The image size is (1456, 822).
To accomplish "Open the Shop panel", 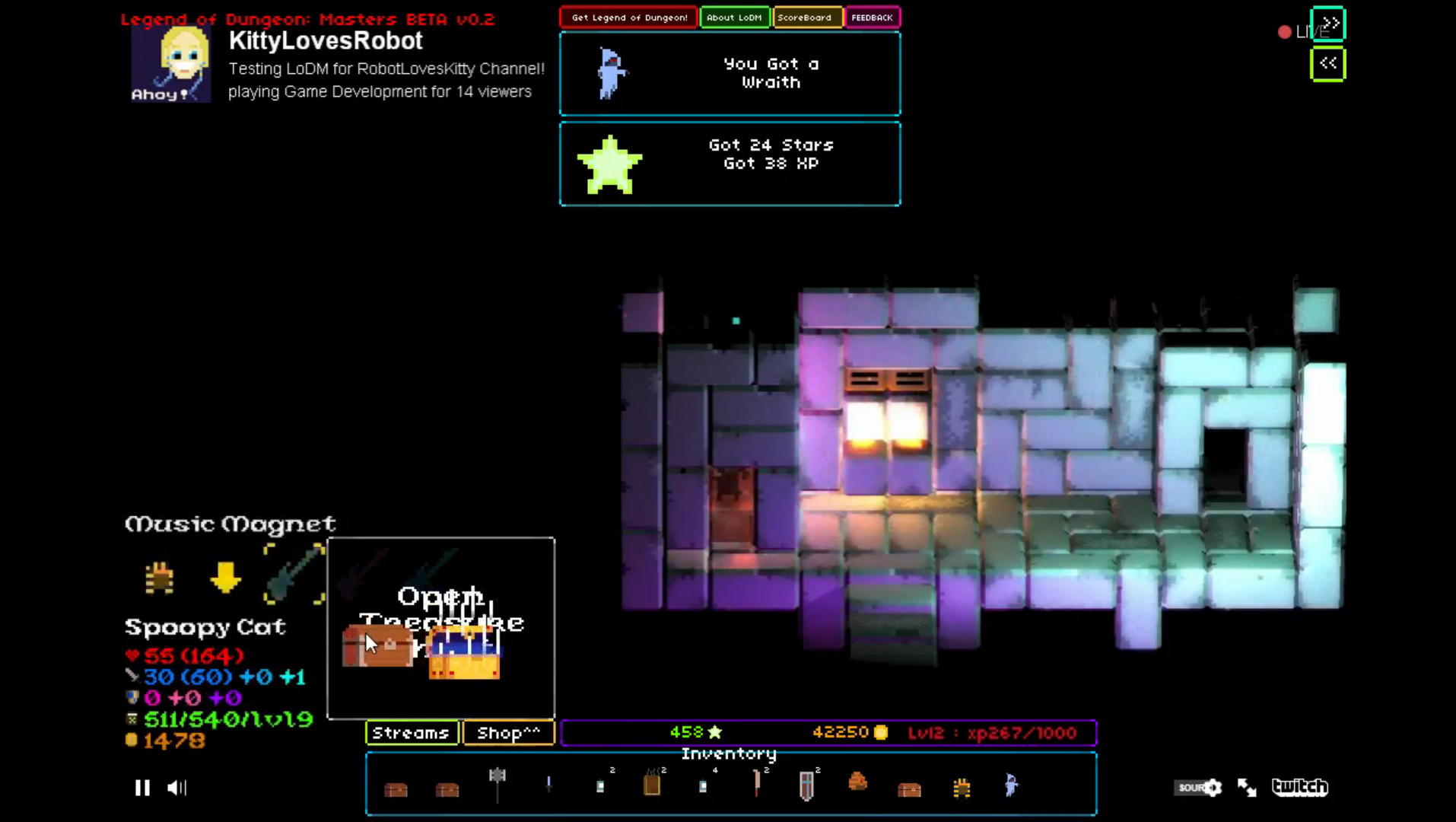I will [507, 733].
